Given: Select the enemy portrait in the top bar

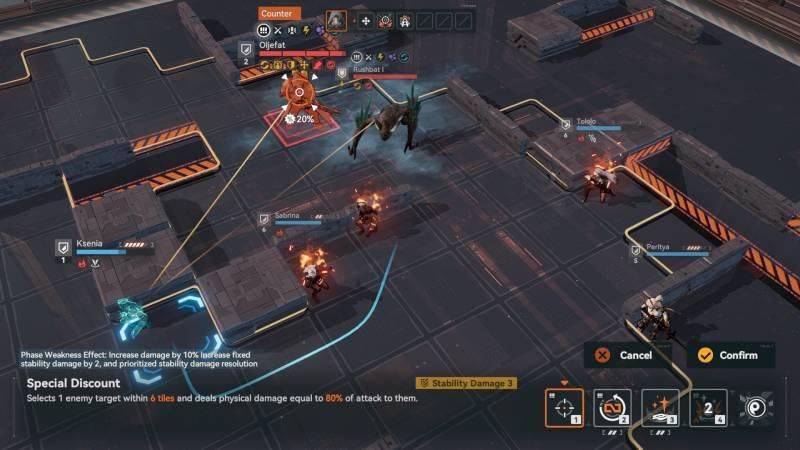Looking at the screenshot, I should click(x=337, y=20).
